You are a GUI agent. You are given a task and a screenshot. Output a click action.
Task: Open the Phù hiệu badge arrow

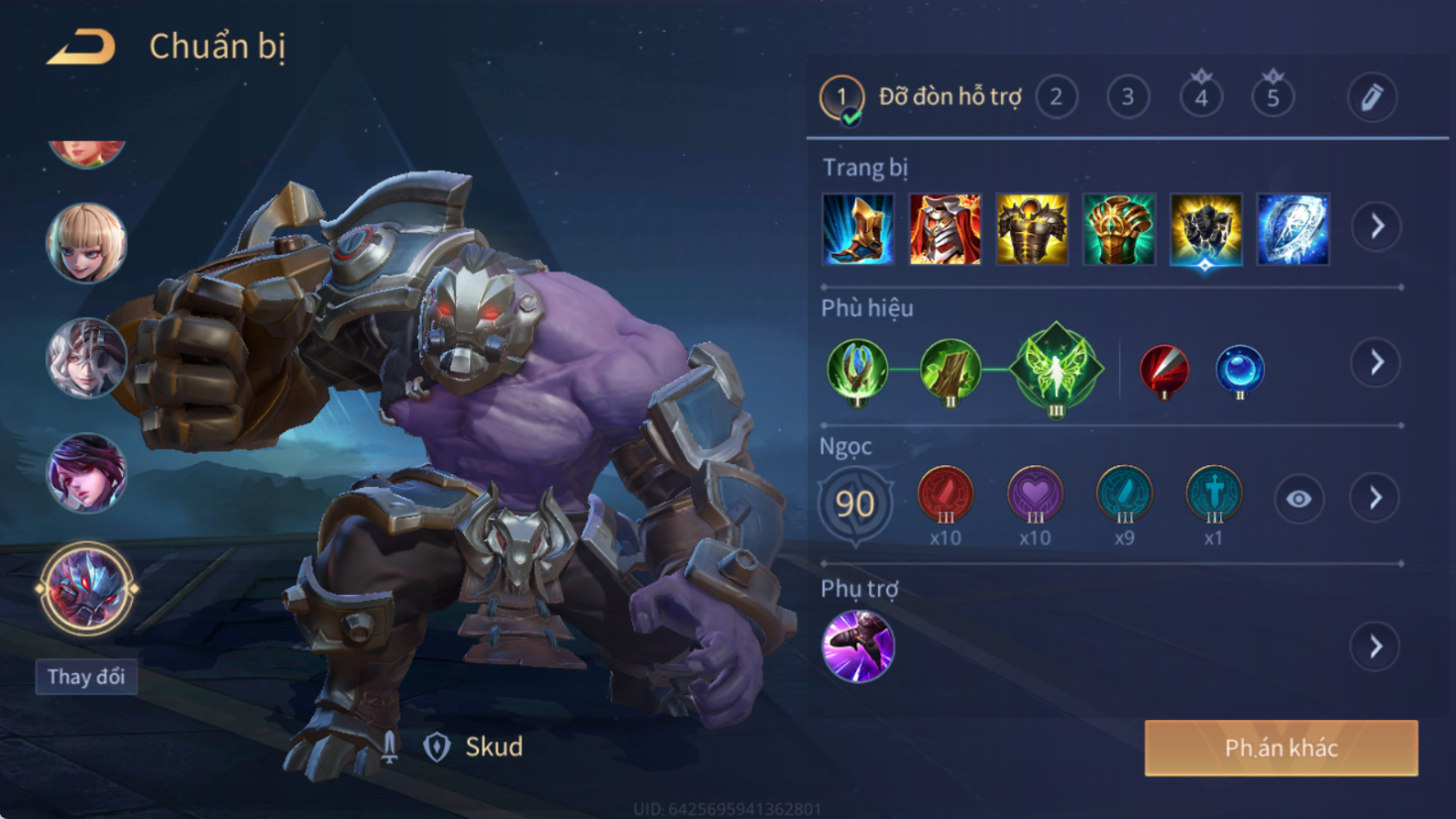(1377, 363)
